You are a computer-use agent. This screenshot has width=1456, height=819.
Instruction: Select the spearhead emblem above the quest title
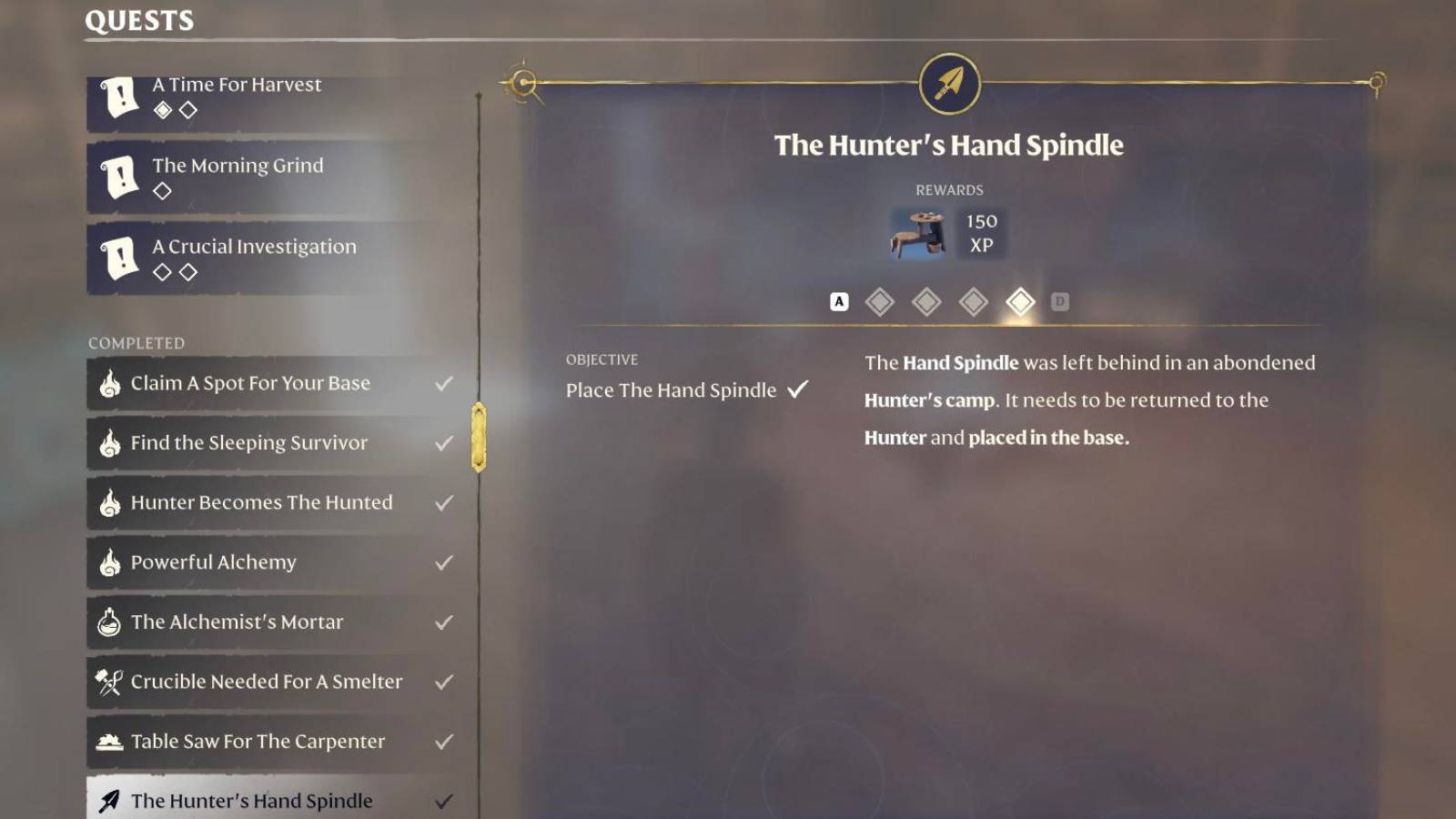pyautogui.click(x=949, y=82)
